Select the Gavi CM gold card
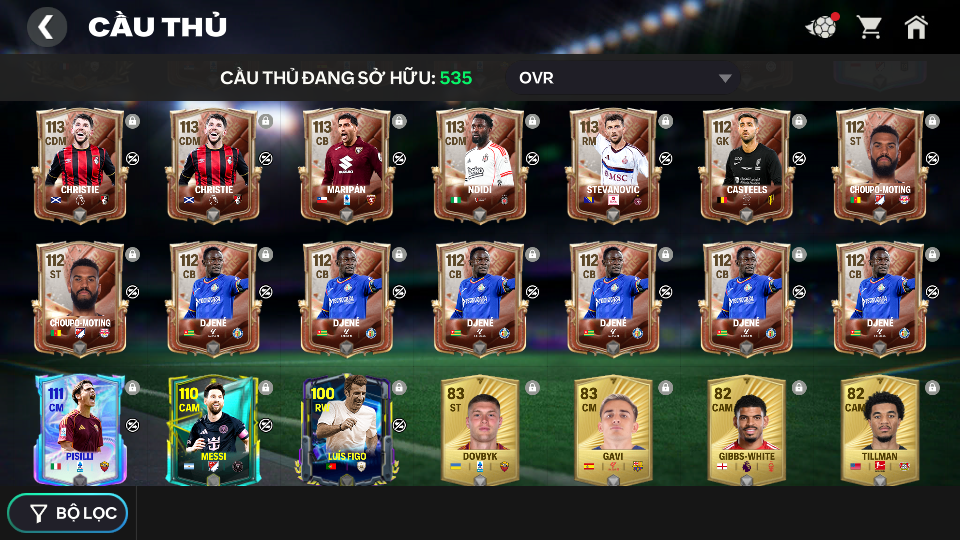The width and height of the screenshot is (960, 540). click(x=612, y=430)
